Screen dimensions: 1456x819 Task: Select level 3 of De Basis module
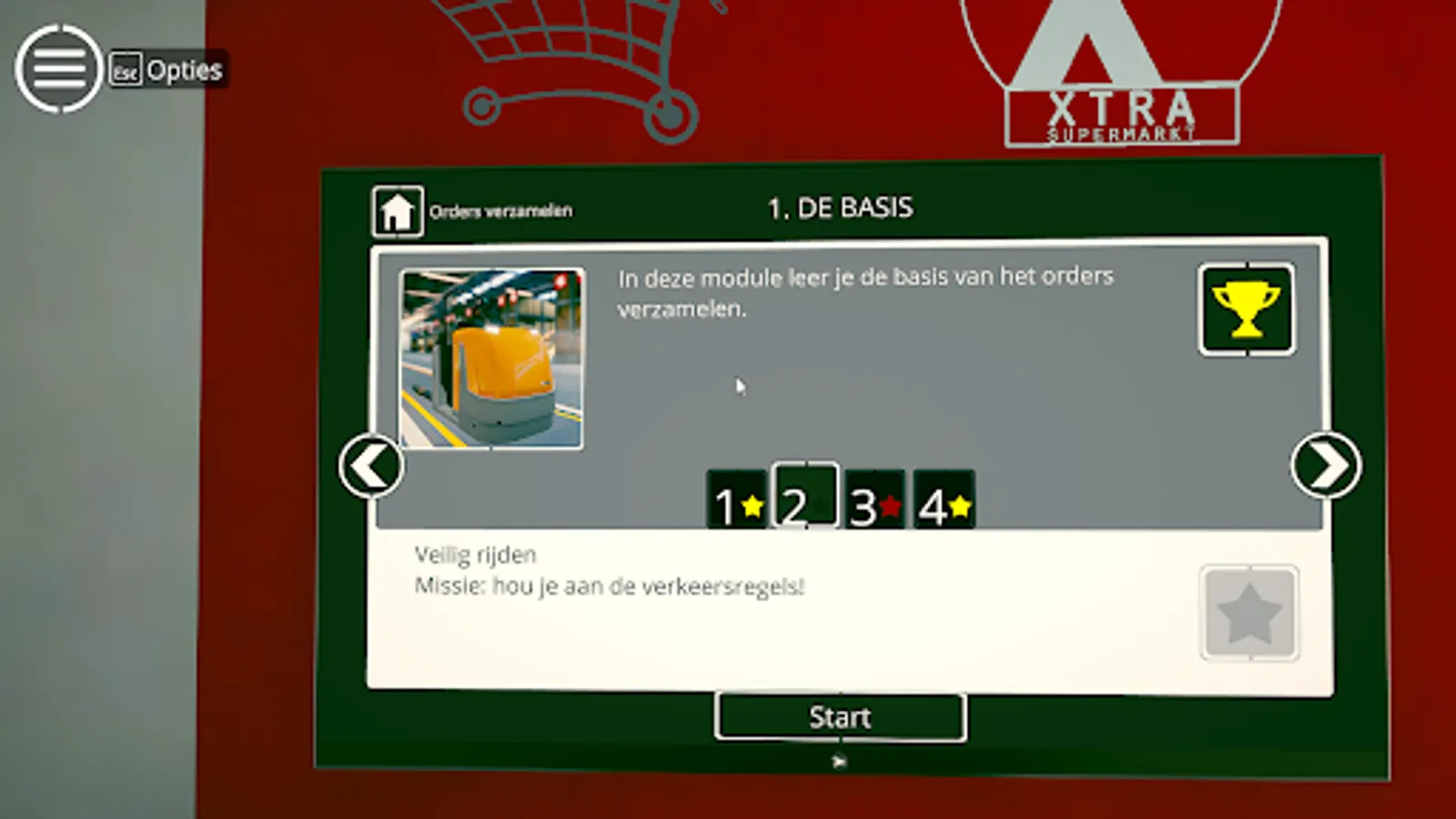[x=874, y=499]
